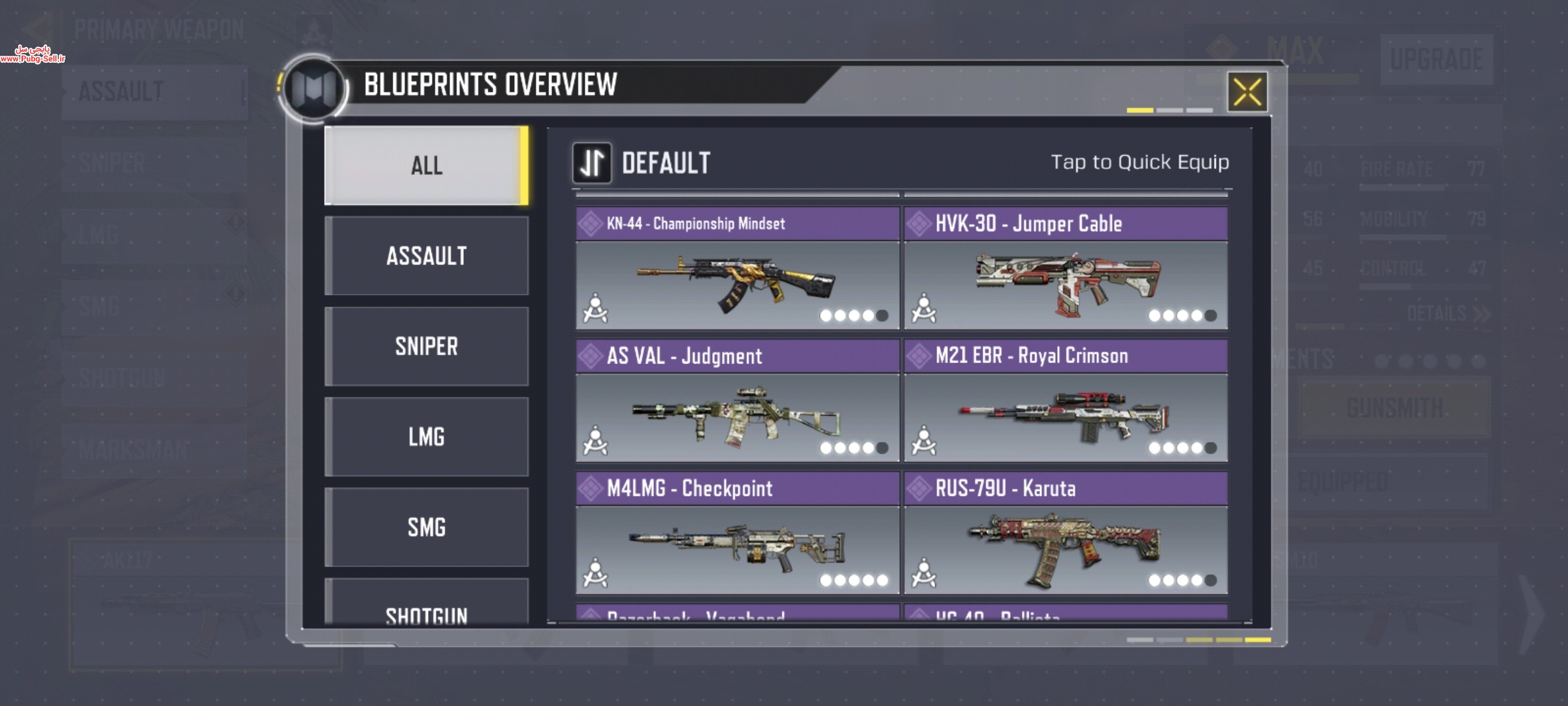Open the LMG category
Viewport: 1568px width, 706px height.
pyautogui.click(x=426, y=436)
